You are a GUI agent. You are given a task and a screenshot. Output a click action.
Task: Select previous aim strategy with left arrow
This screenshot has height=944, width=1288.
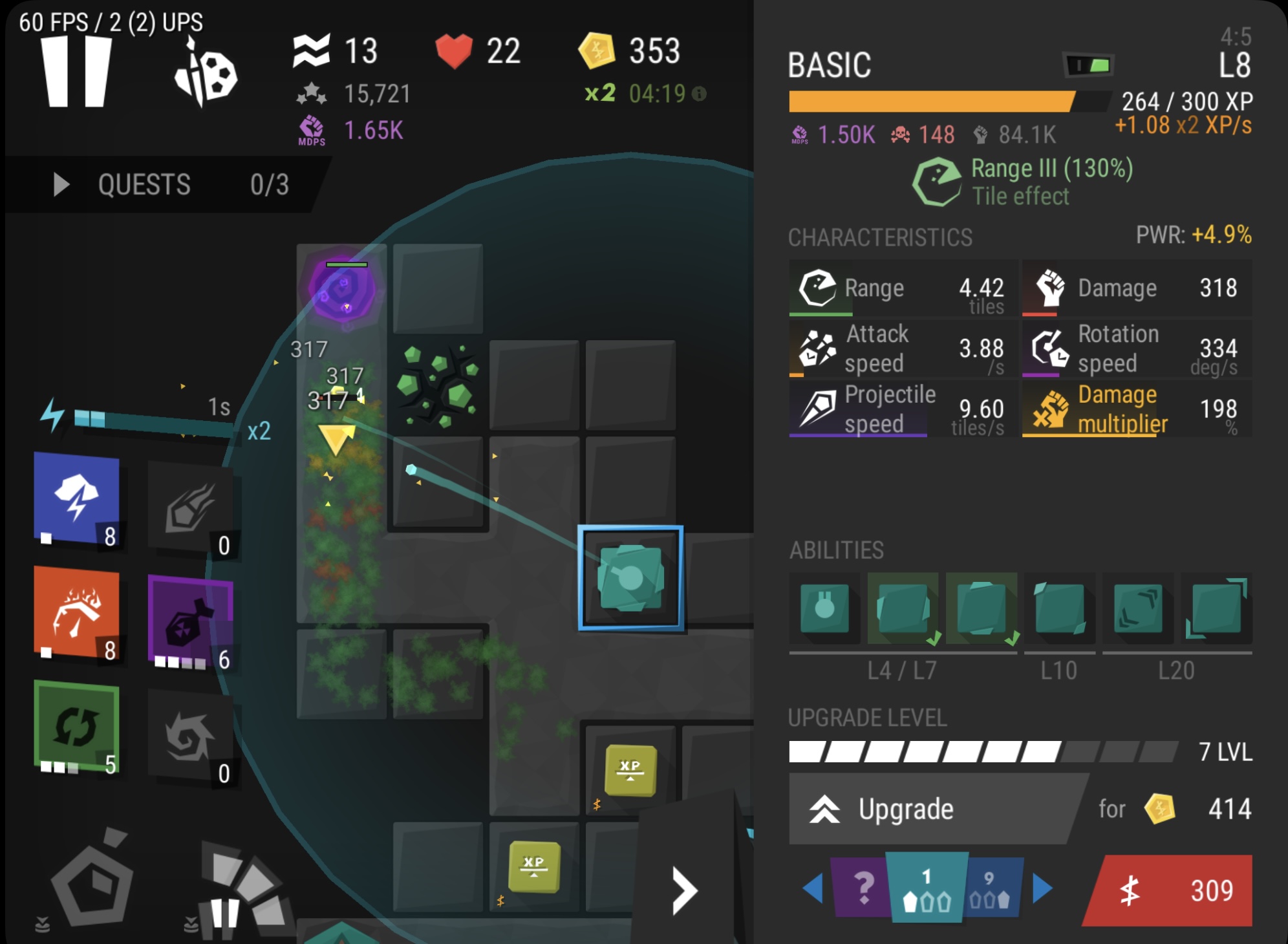(x=813, y=888)
